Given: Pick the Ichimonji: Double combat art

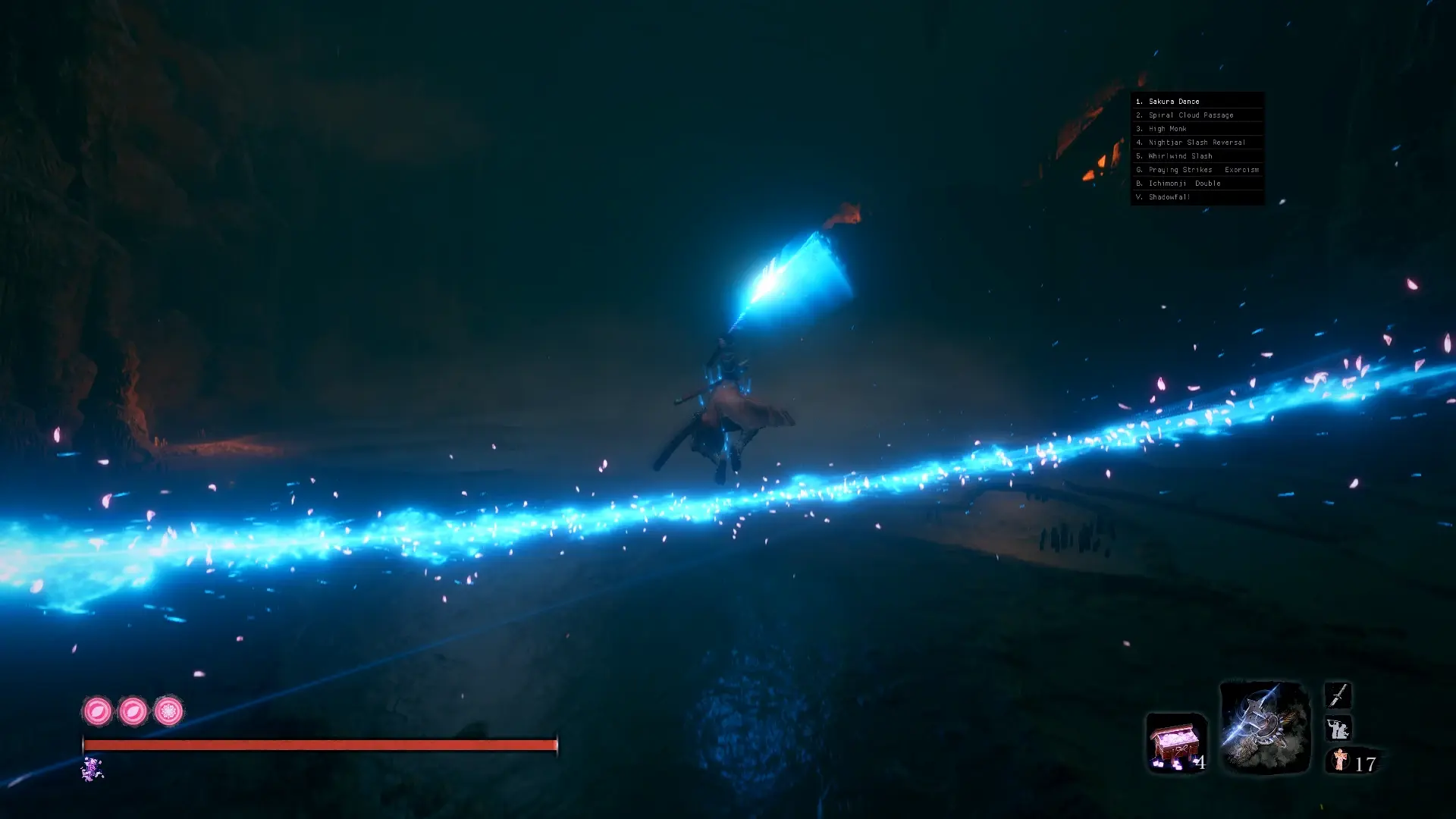Looking at the screenshot, I should pos(1184,184).
